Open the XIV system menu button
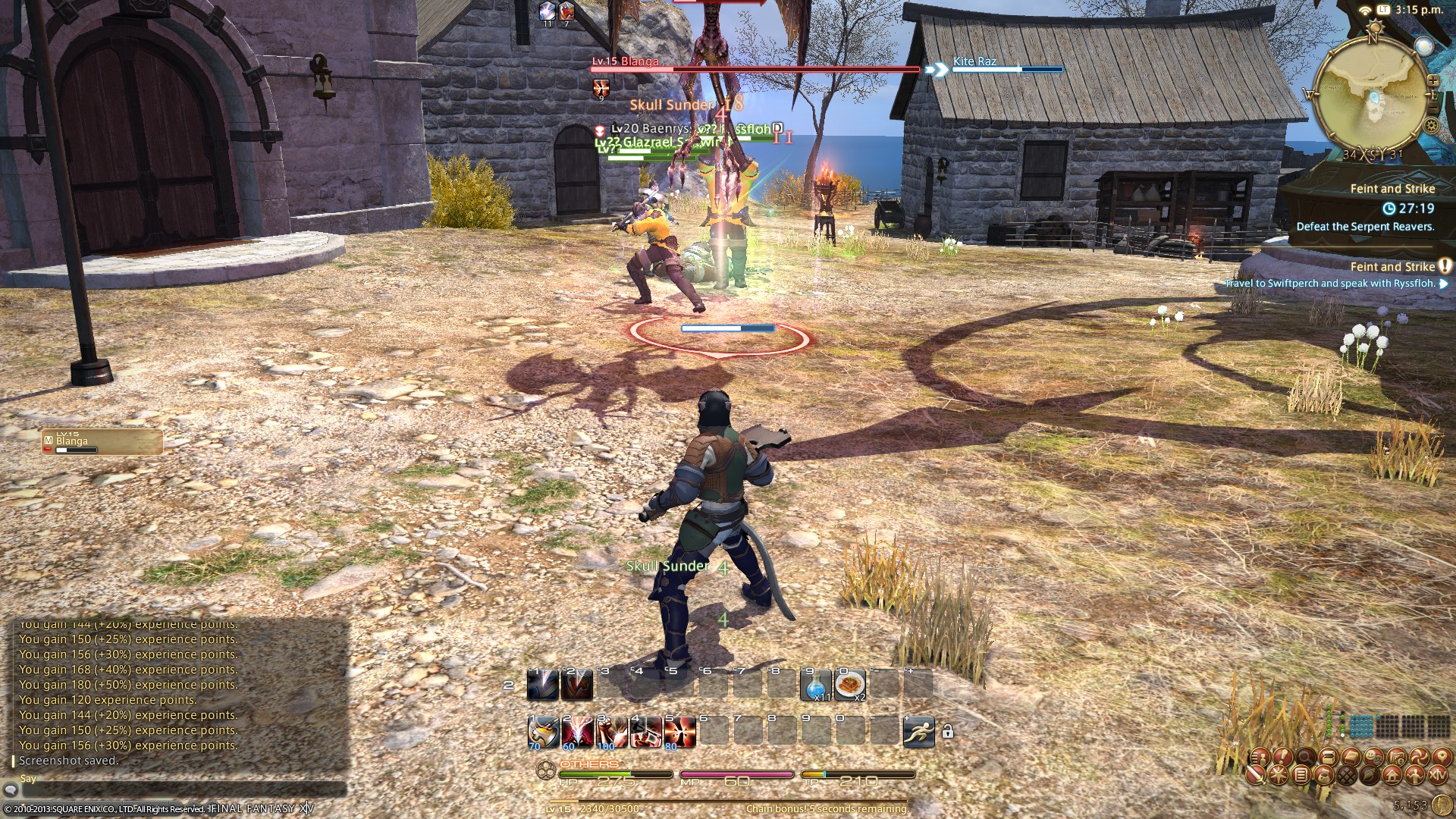 click(1437, 775)
